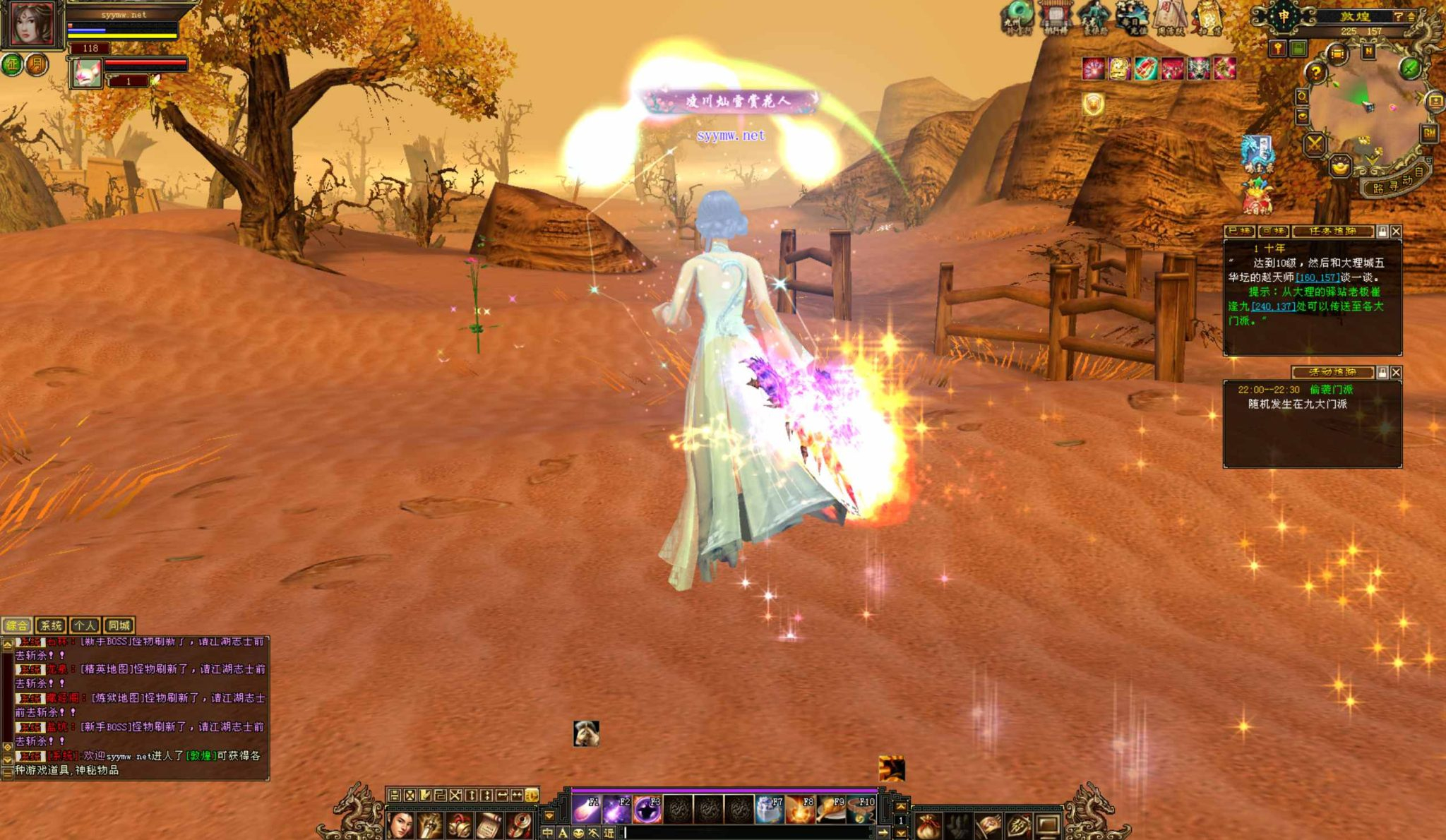Use the F7 gift box item
The width and height of the screenshot is (1446, 840).
(769, 810)
